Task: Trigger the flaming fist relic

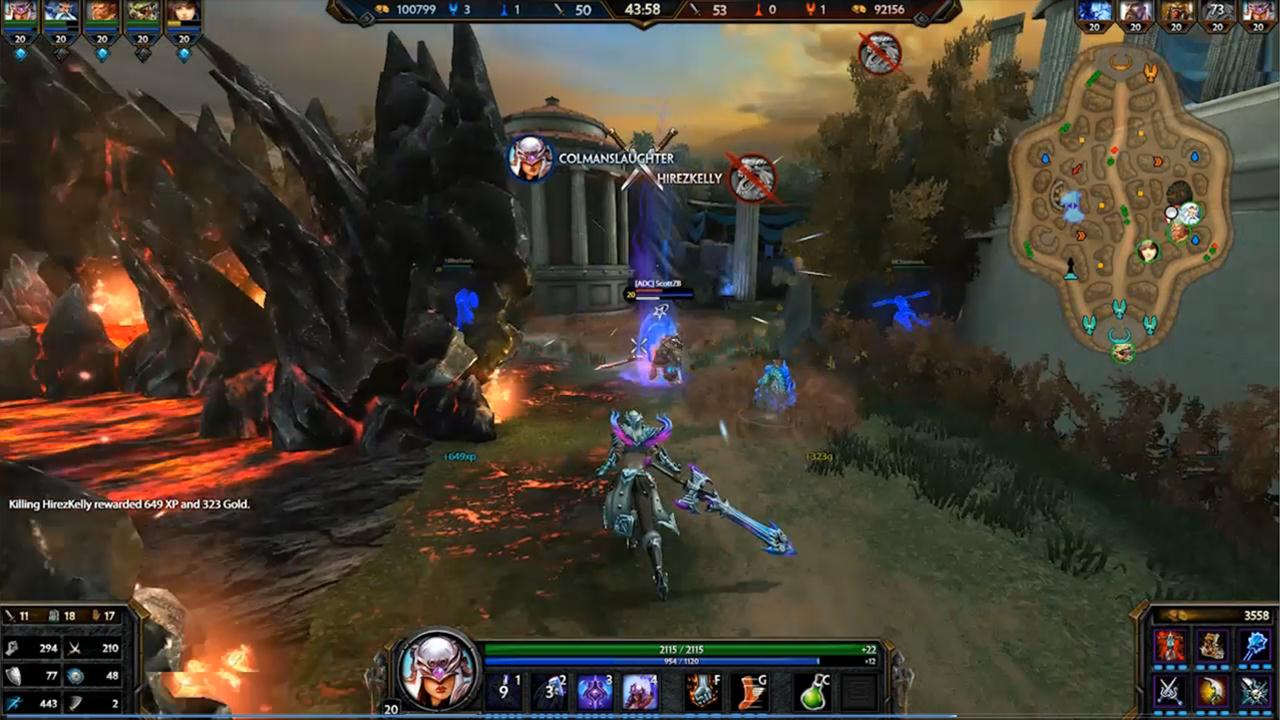Action: (703, 691)
